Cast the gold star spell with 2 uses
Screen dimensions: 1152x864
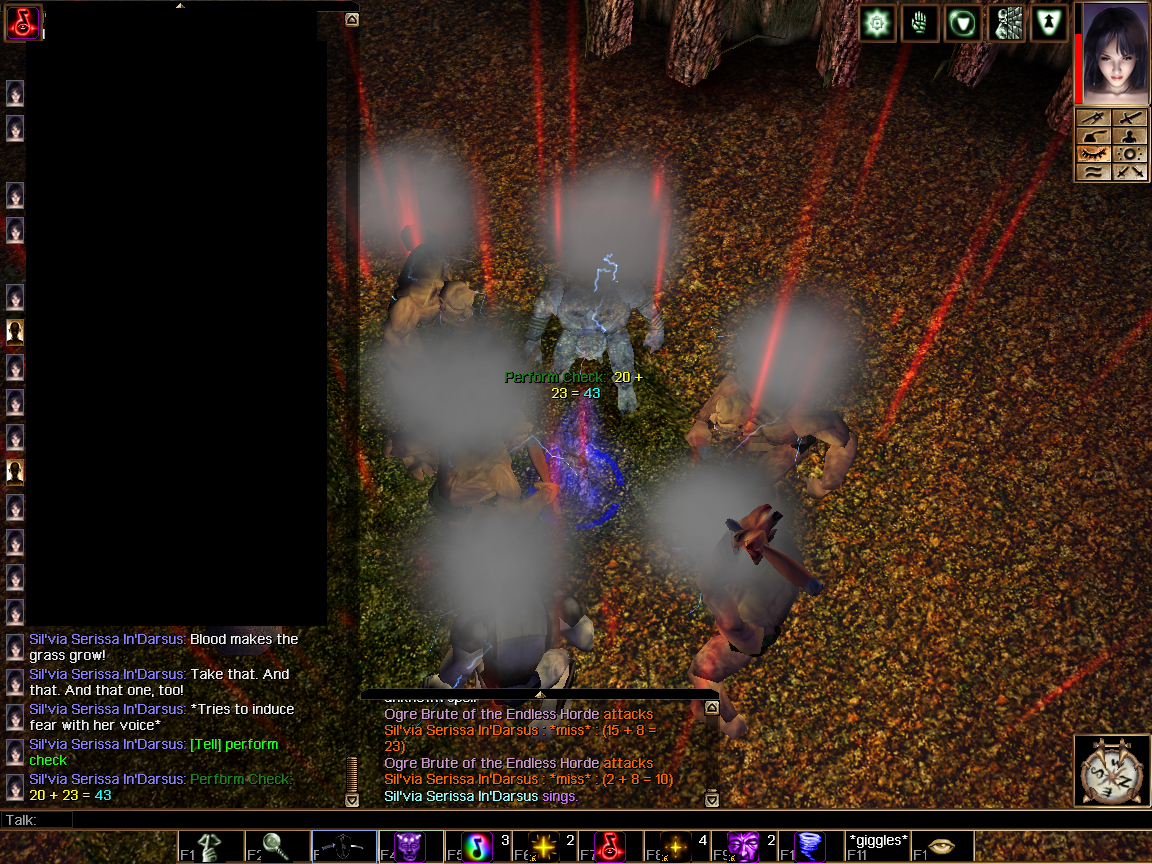tap(543, 847)
